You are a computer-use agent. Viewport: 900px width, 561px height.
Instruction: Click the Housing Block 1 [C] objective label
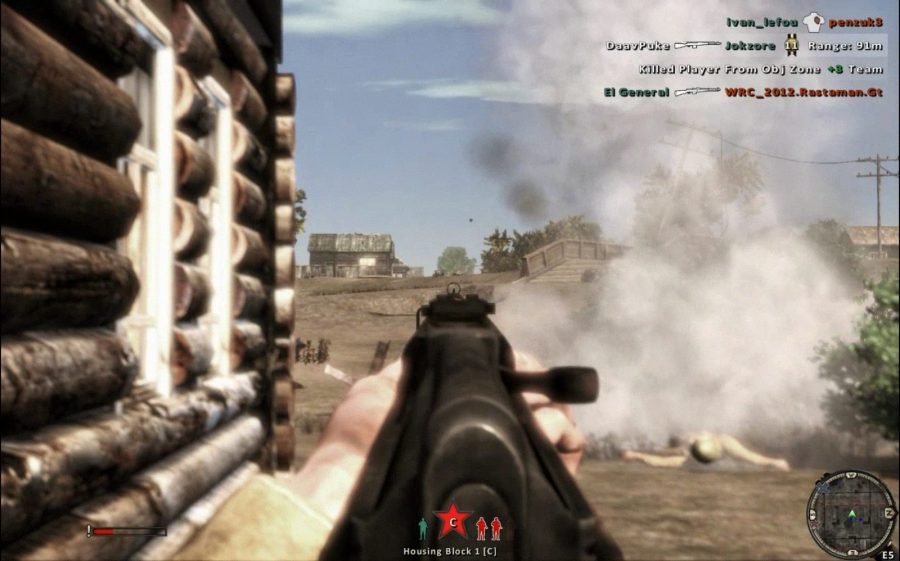(452, 551)
